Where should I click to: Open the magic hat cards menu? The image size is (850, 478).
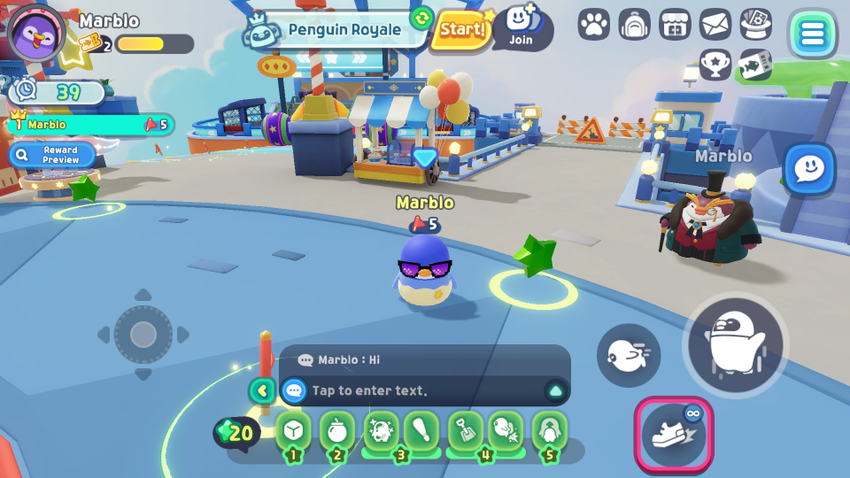click(x=755, y=25)
